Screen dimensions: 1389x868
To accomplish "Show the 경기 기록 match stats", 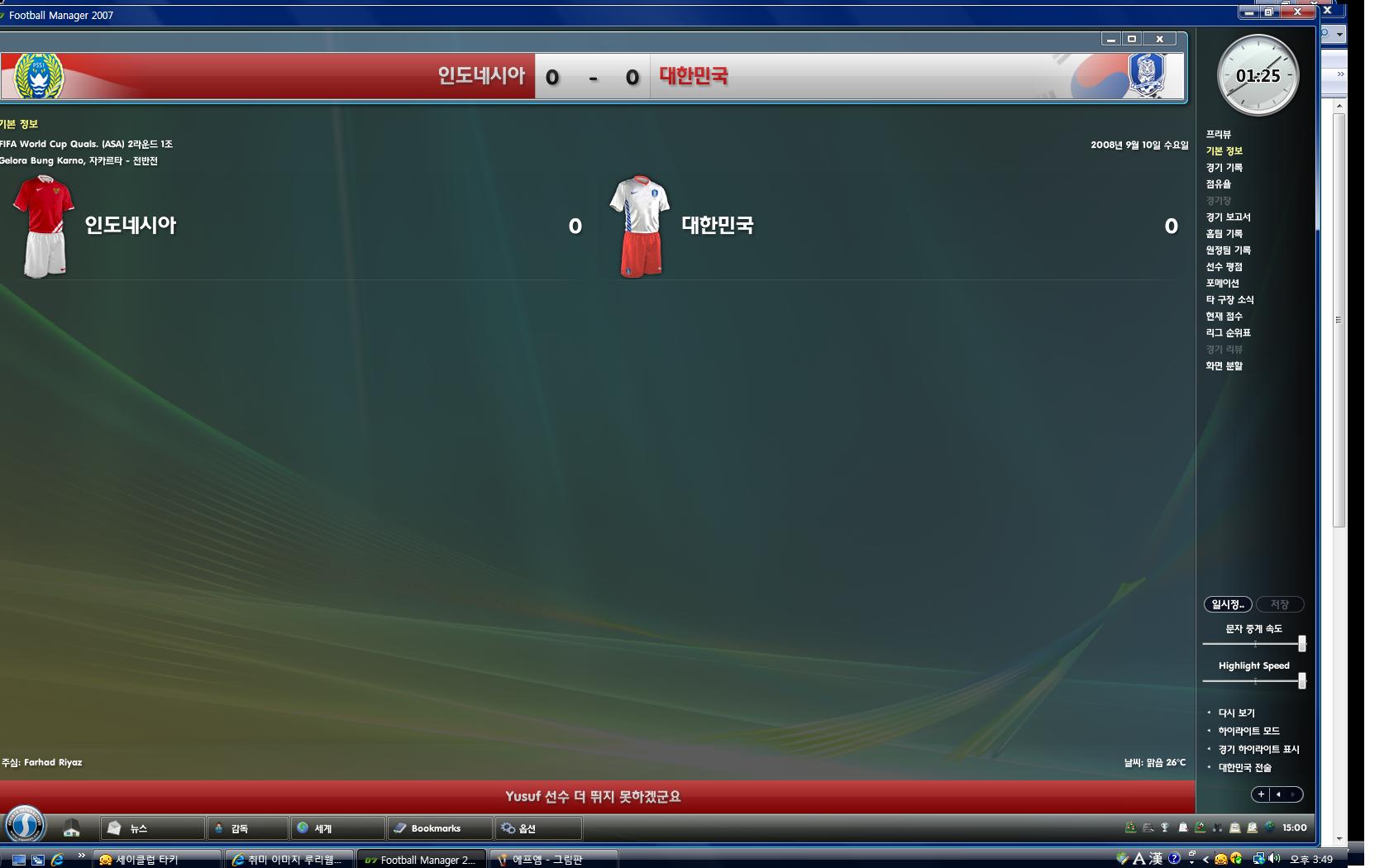I will point(1224,168).
